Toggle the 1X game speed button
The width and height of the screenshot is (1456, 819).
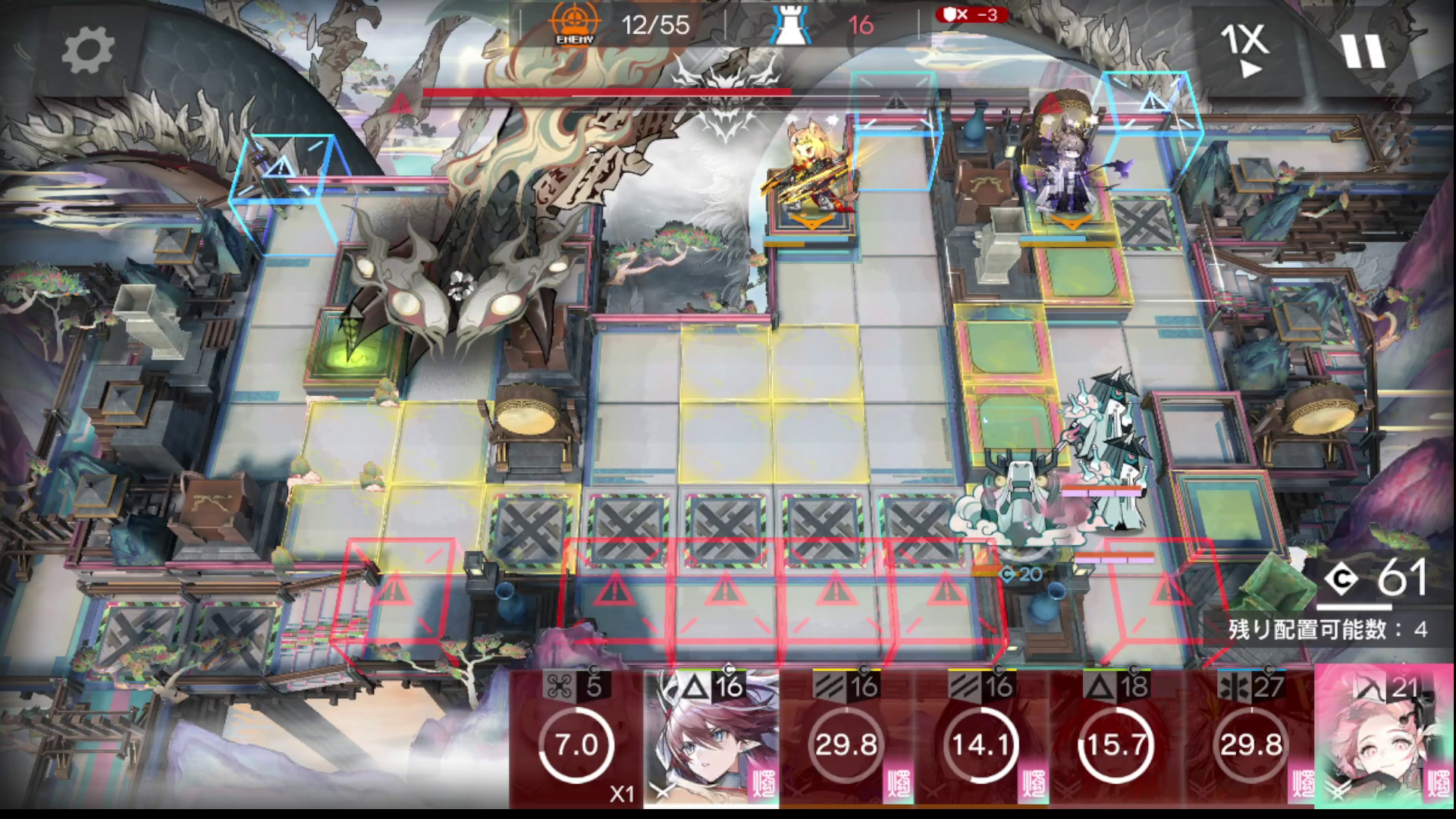[x=1244, y=50]
